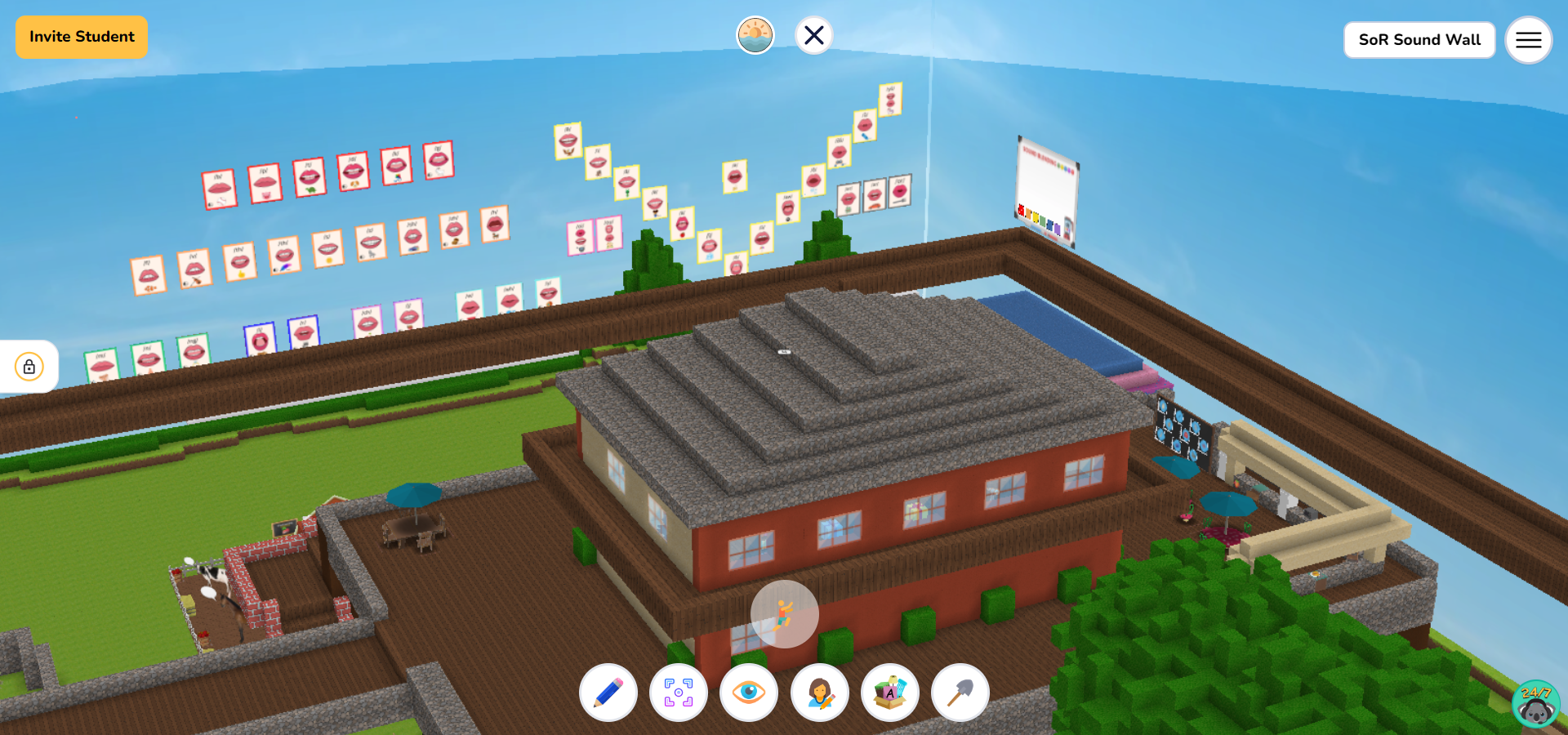
Task: Toggle daylight with the sun-over-water button
Action: click(x=755, y=34)
